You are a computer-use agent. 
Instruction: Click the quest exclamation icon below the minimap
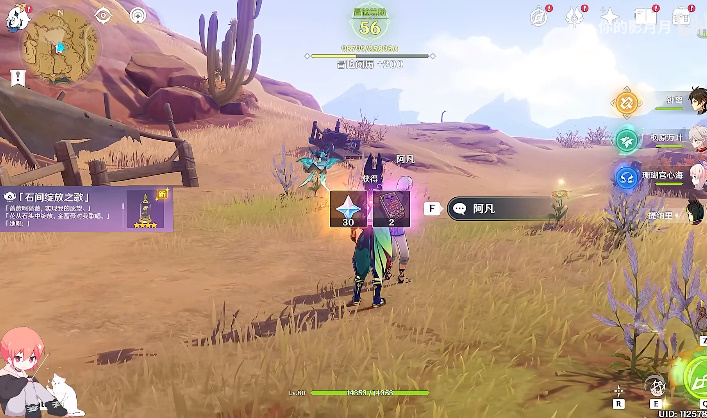click(17, 77)
